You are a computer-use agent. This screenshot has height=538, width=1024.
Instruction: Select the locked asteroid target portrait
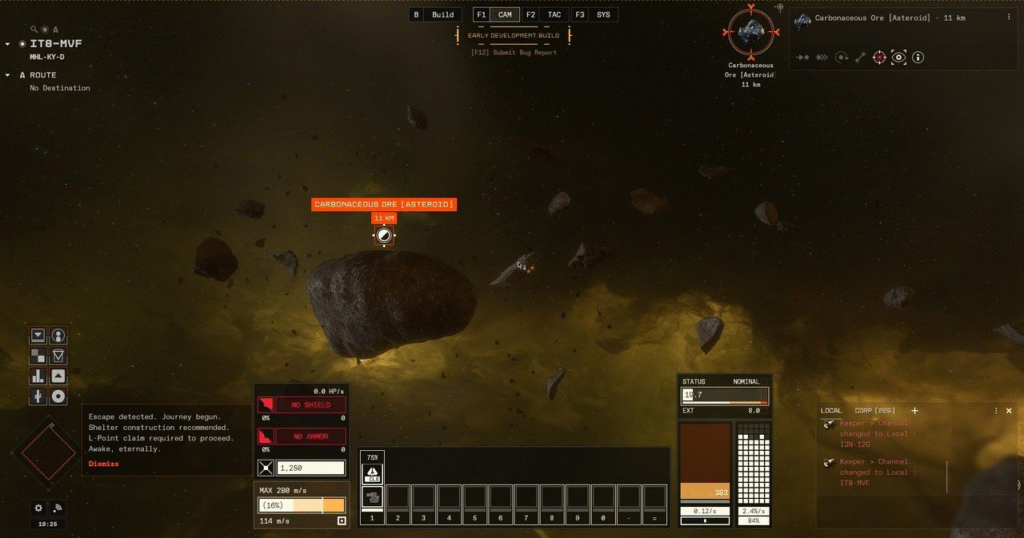point(751,35)
